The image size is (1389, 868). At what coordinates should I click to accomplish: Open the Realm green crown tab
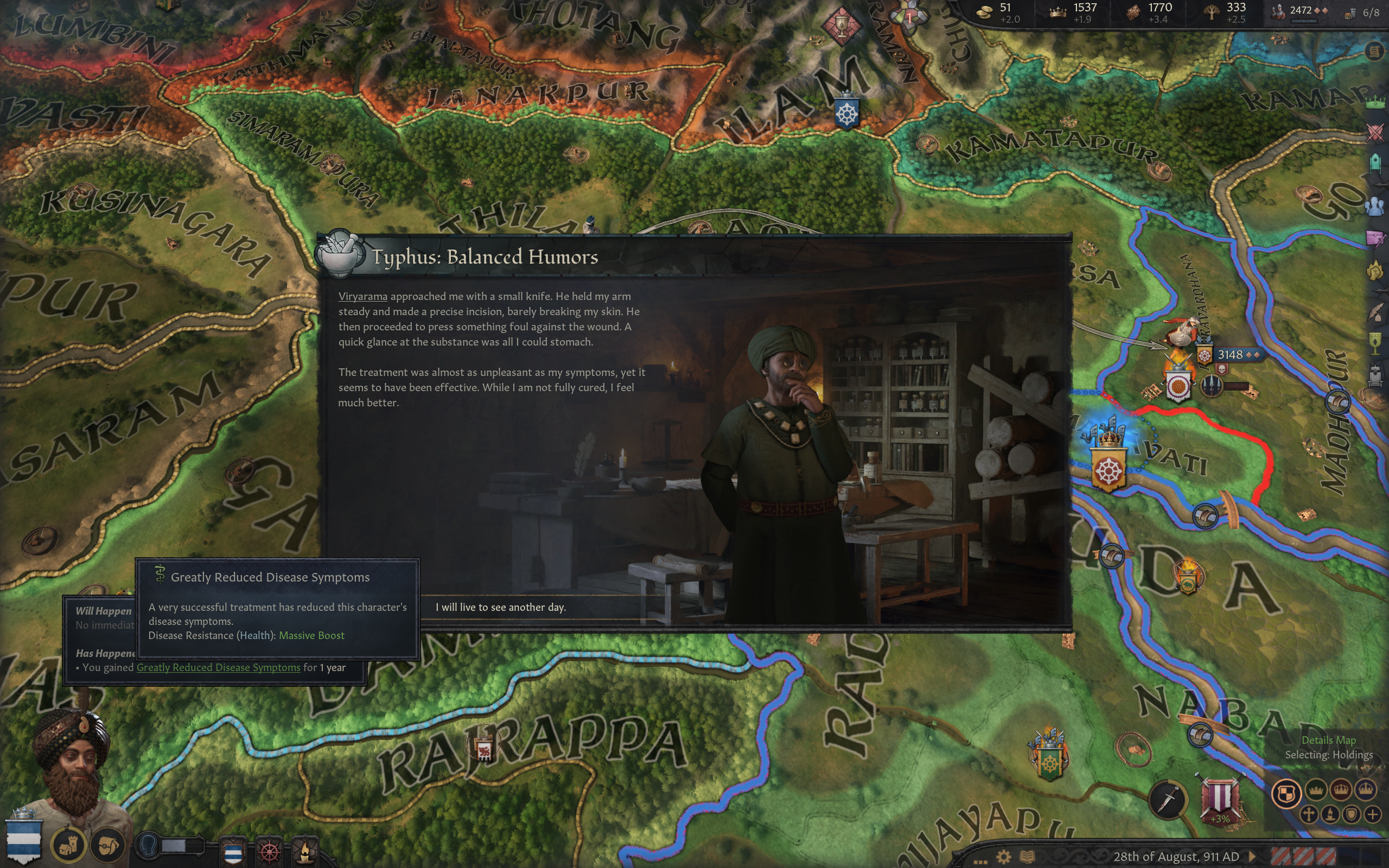tap(1375, 102)
